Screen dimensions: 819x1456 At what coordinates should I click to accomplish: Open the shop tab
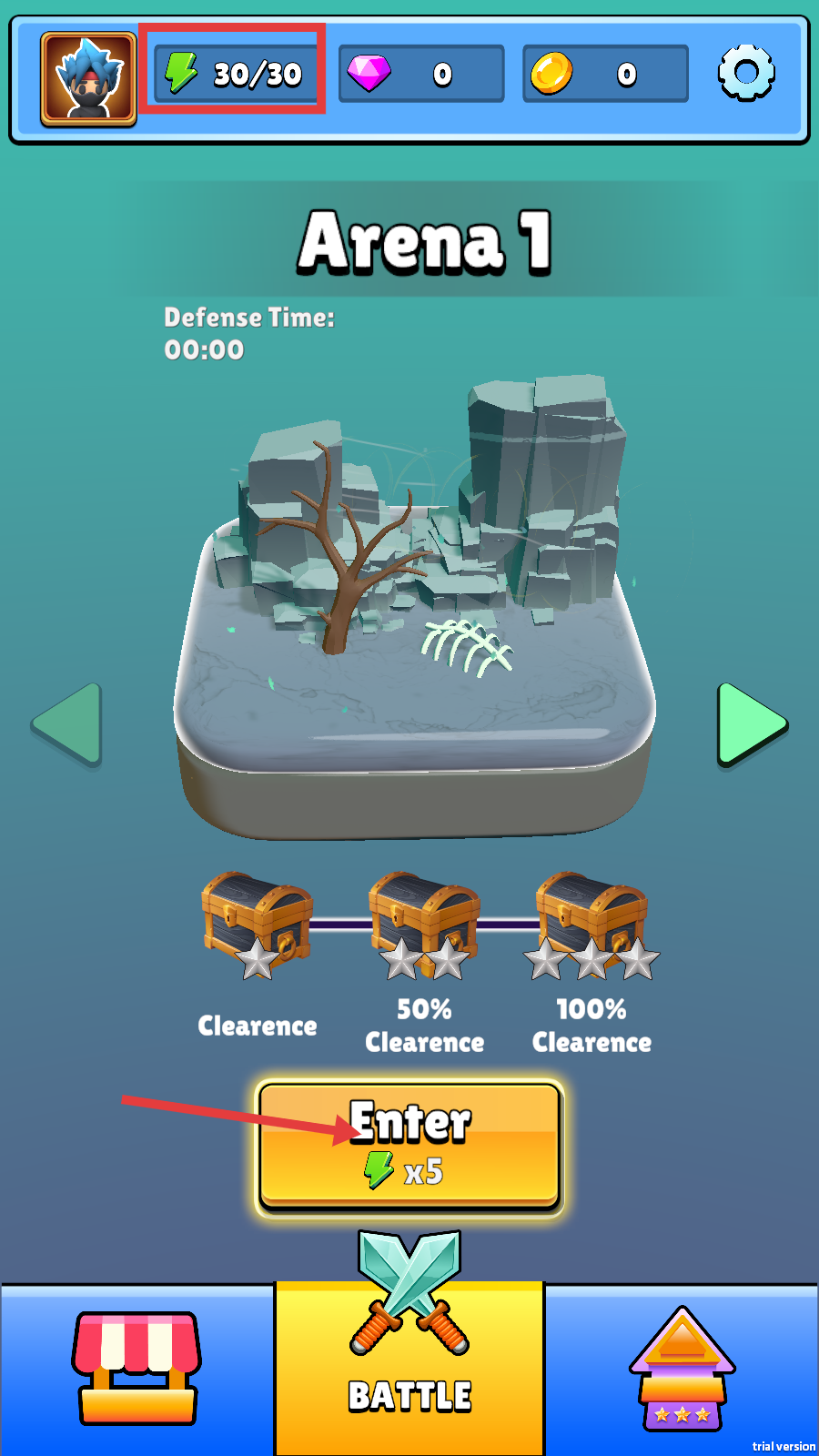click(136, 1368)
